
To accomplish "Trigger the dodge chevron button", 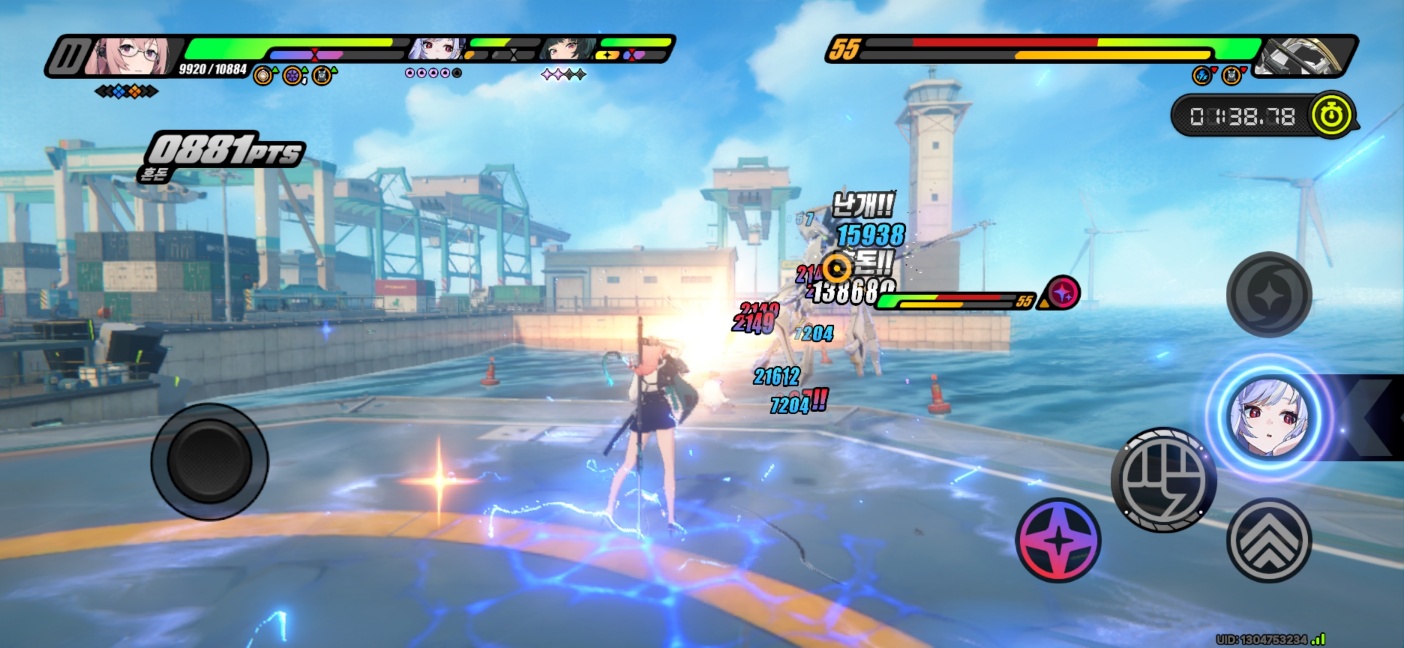I will 1269,540.
